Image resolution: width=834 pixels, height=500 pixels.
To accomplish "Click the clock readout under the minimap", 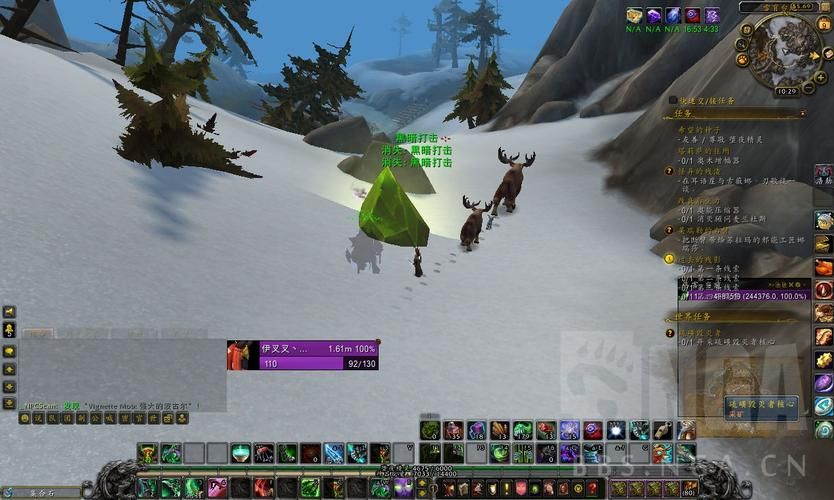I will pyautogui.click(x=786, y=91).
